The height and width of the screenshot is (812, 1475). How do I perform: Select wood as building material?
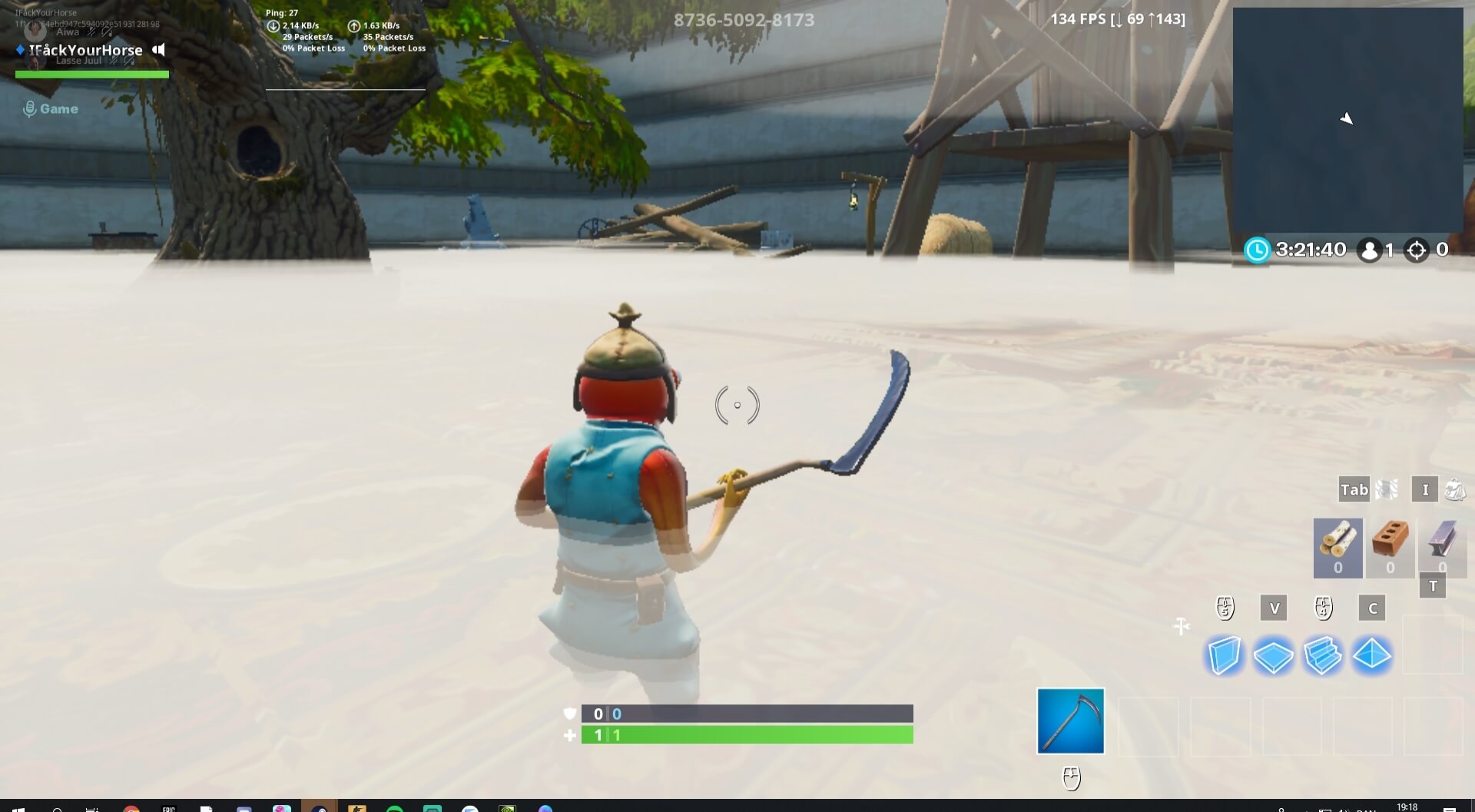click(1337, 546)
